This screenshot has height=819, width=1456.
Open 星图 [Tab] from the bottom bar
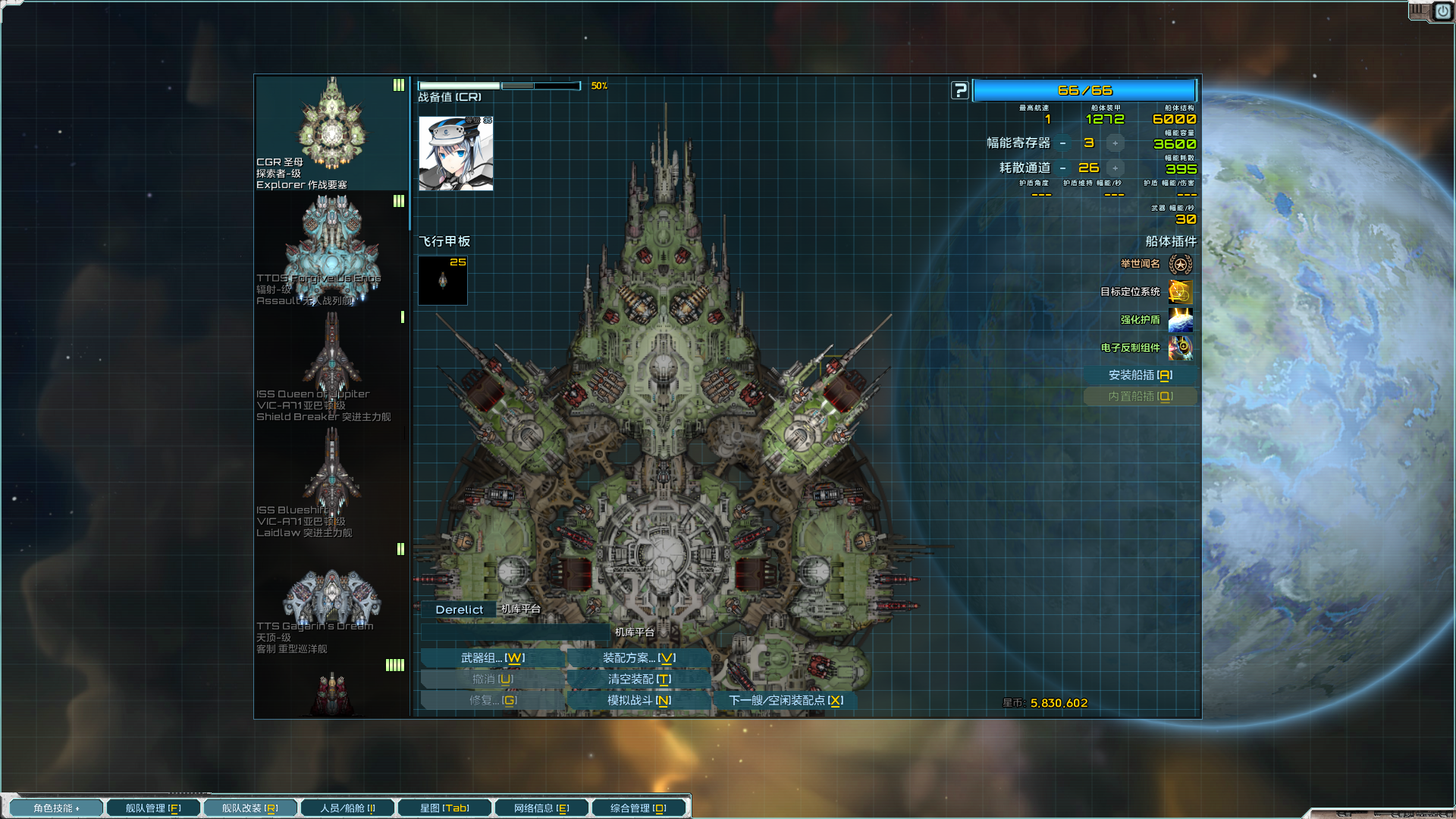[x=444, y=807]
